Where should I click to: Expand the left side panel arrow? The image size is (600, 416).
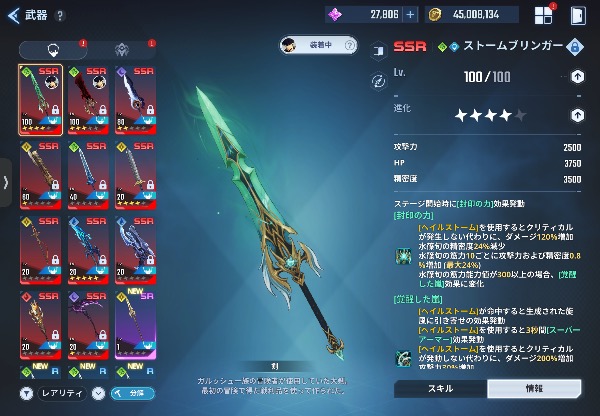(6, 182)
